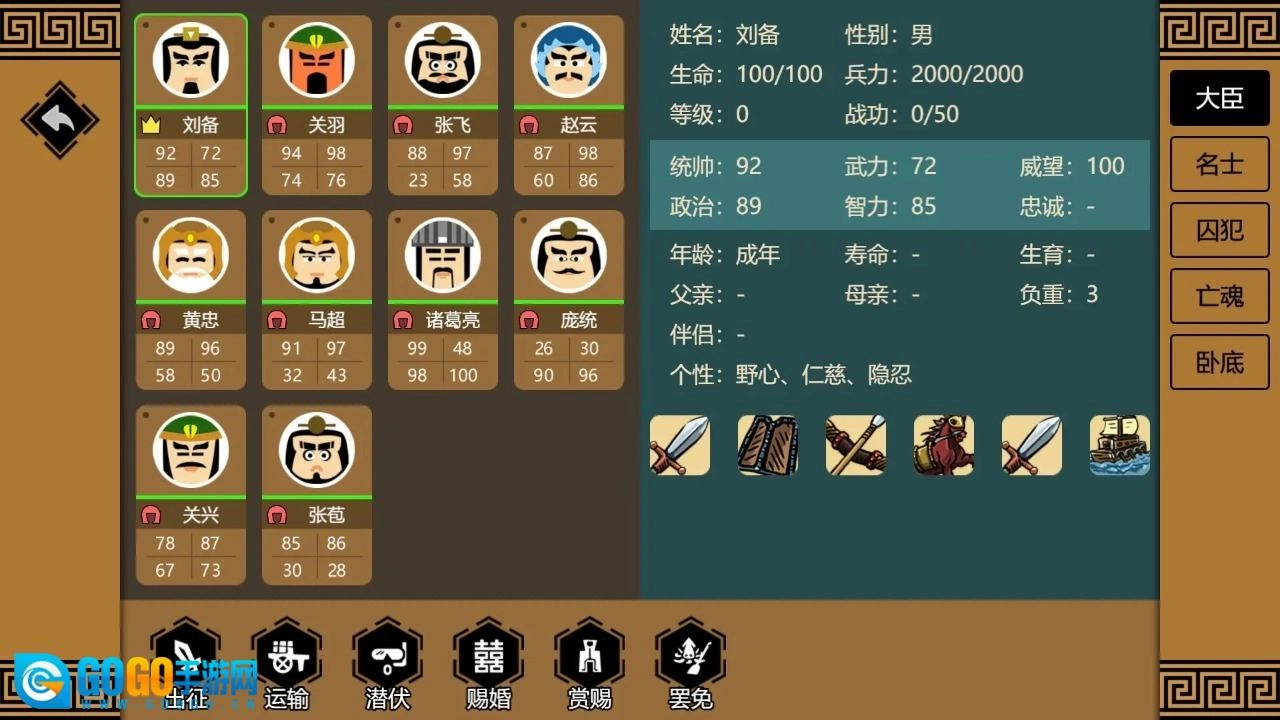
Task: Switch to the 亡魂 tab
Action: [x=1219, y=296]
